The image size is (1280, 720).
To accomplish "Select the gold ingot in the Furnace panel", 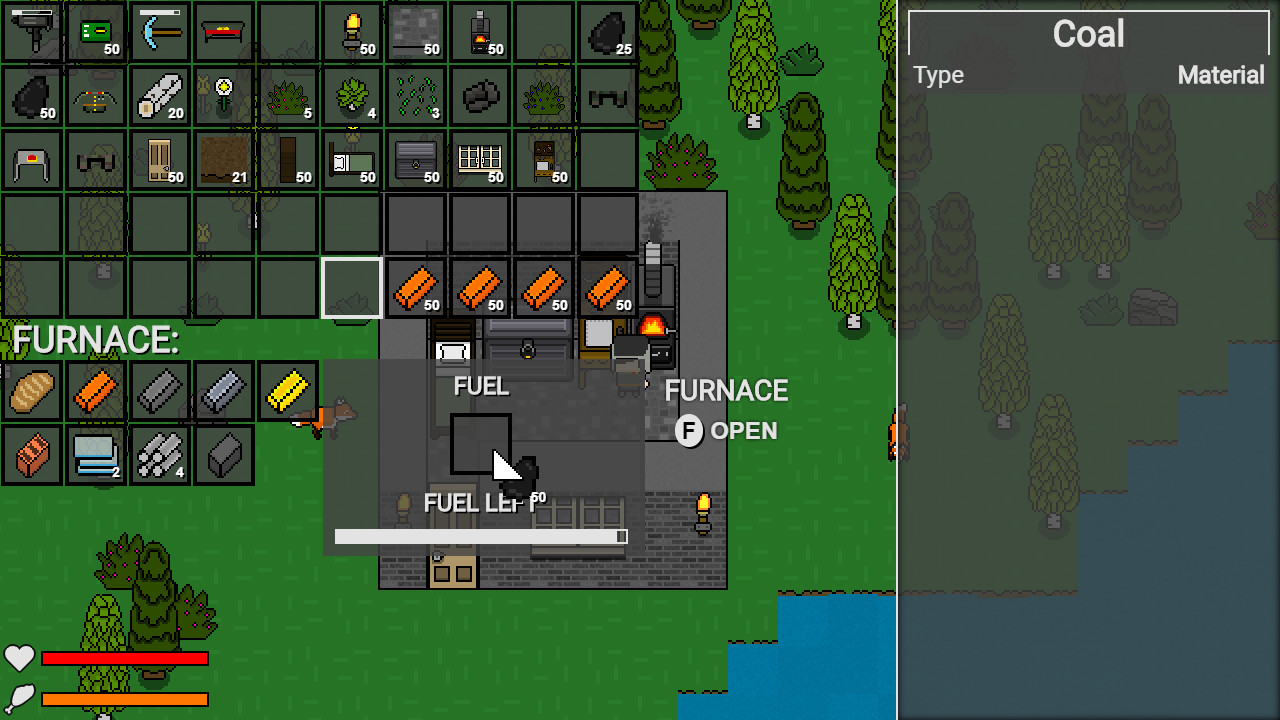I will (x=288, y=390).
